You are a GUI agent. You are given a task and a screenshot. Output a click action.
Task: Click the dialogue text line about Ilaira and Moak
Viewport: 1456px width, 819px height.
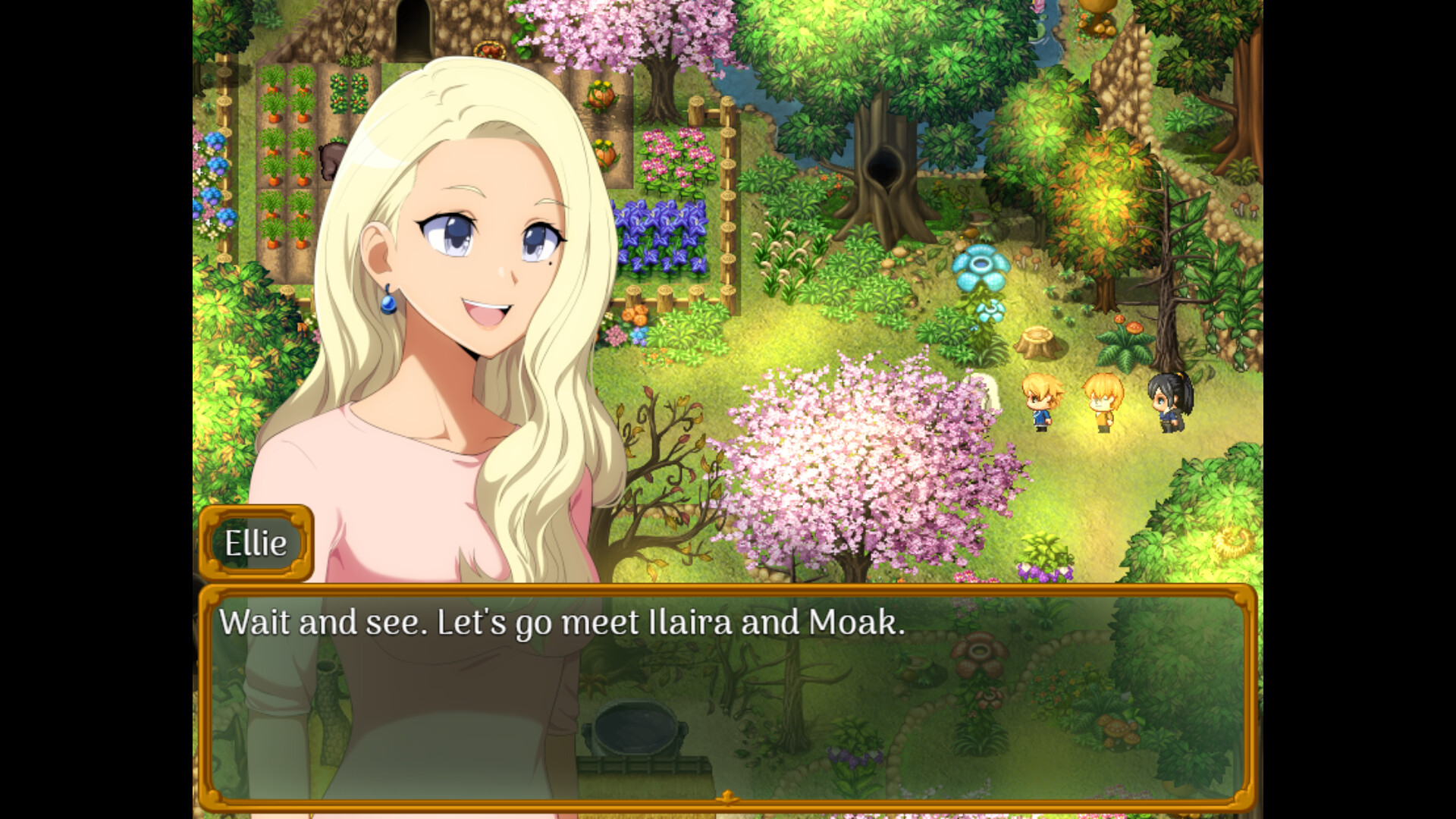561,623
